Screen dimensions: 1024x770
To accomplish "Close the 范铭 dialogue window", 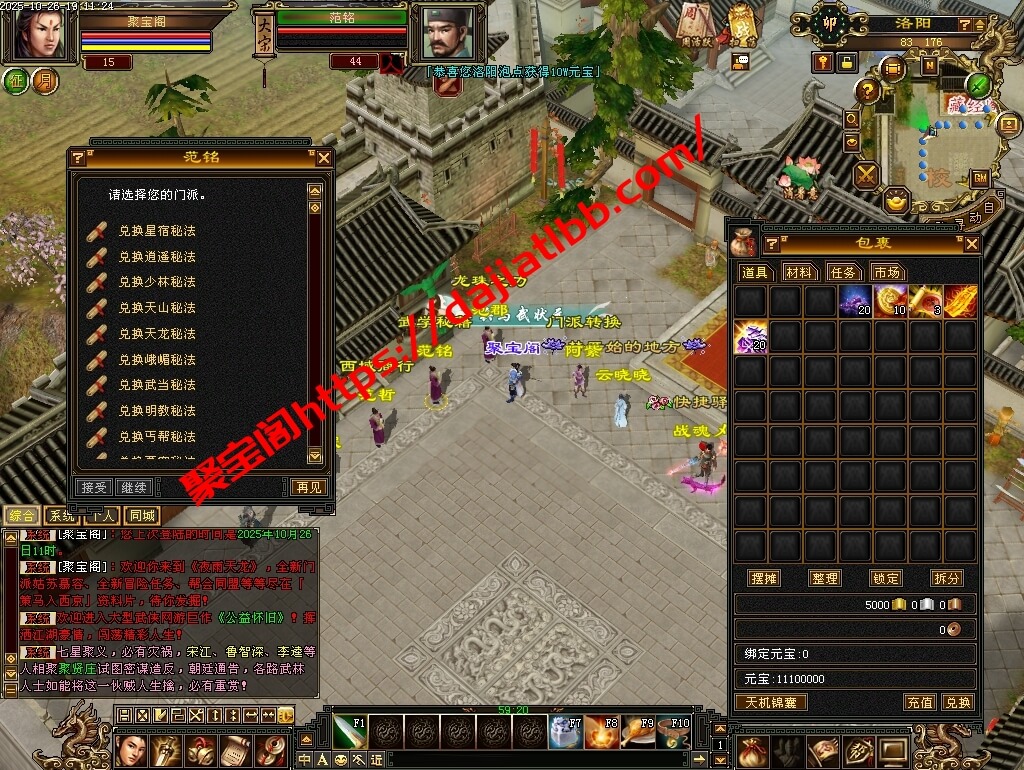I will [323, 157].
